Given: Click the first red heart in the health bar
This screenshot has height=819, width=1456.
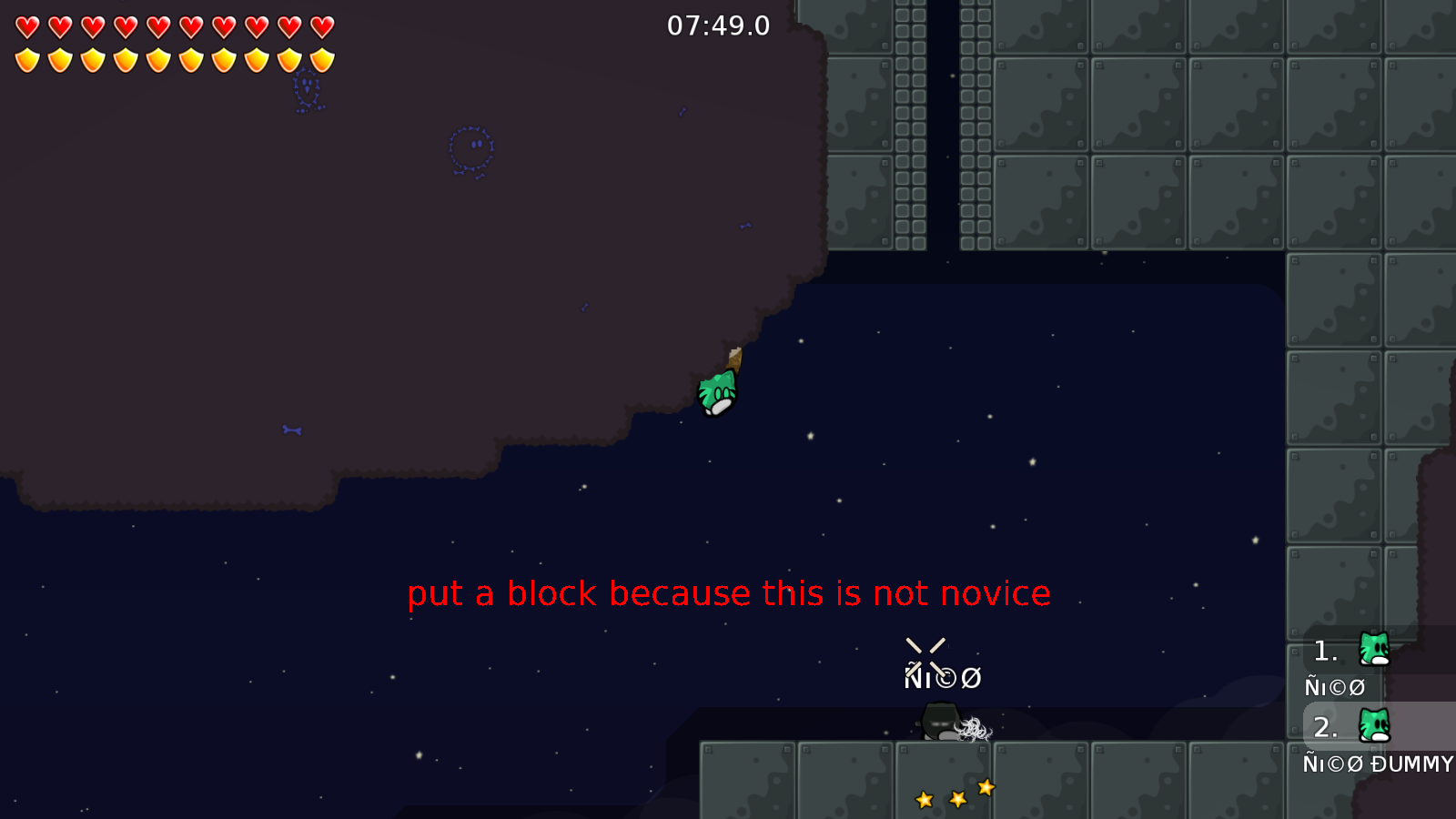Looking at the screenshot, I should pos(26,26).
